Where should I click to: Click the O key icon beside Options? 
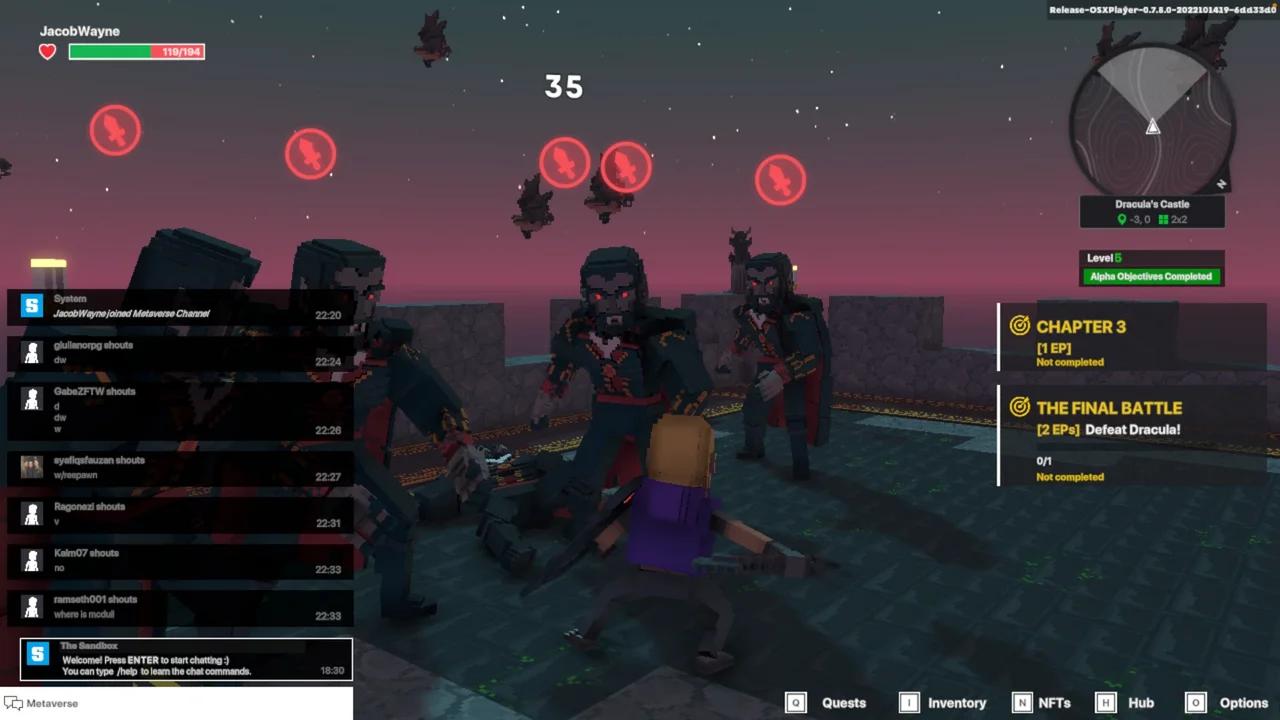point(1196,703)
